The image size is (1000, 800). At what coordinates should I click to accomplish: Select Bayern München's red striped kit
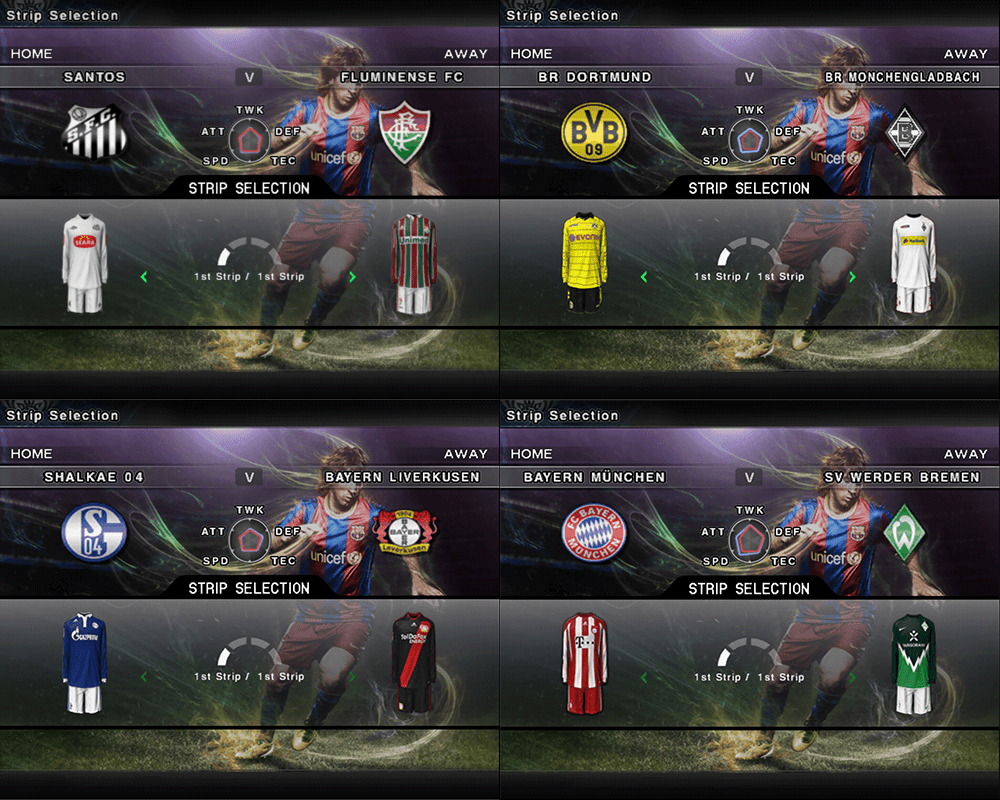583,664
